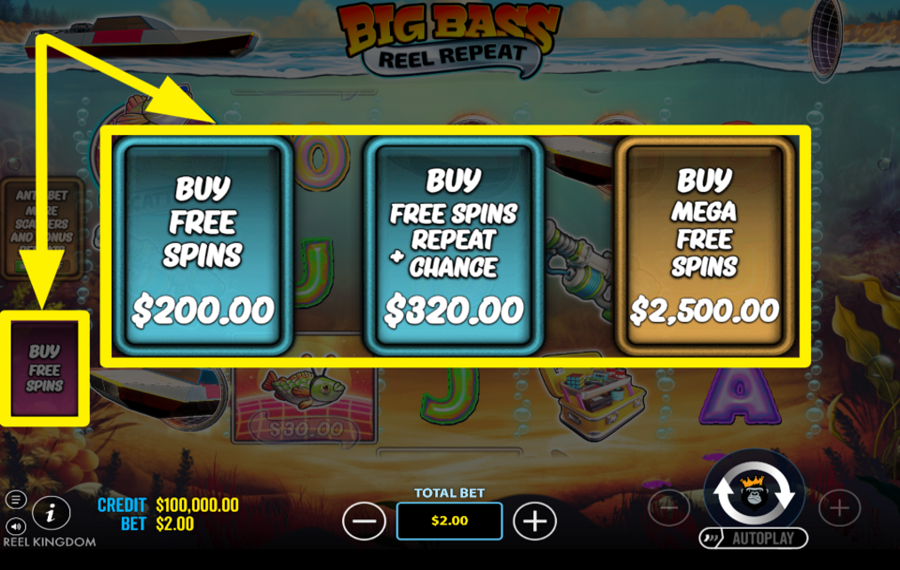This screenshot has width=900, height=570.
Task: Open the game info with the i button
Action: pyautogui.click(x=51, y=512)
